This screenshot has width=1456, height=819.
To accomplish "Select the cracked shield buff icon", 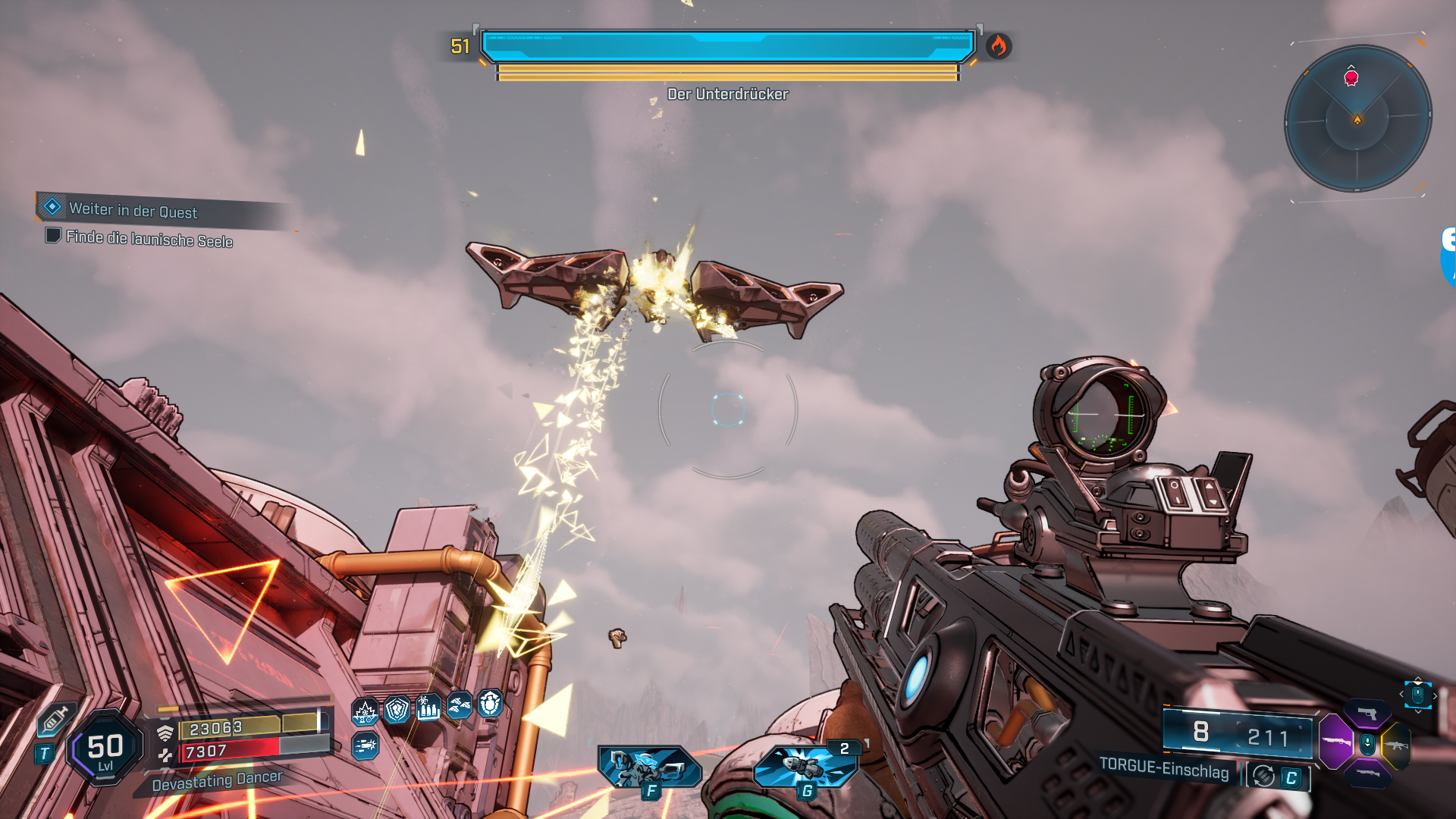I will tap(397, 710).
